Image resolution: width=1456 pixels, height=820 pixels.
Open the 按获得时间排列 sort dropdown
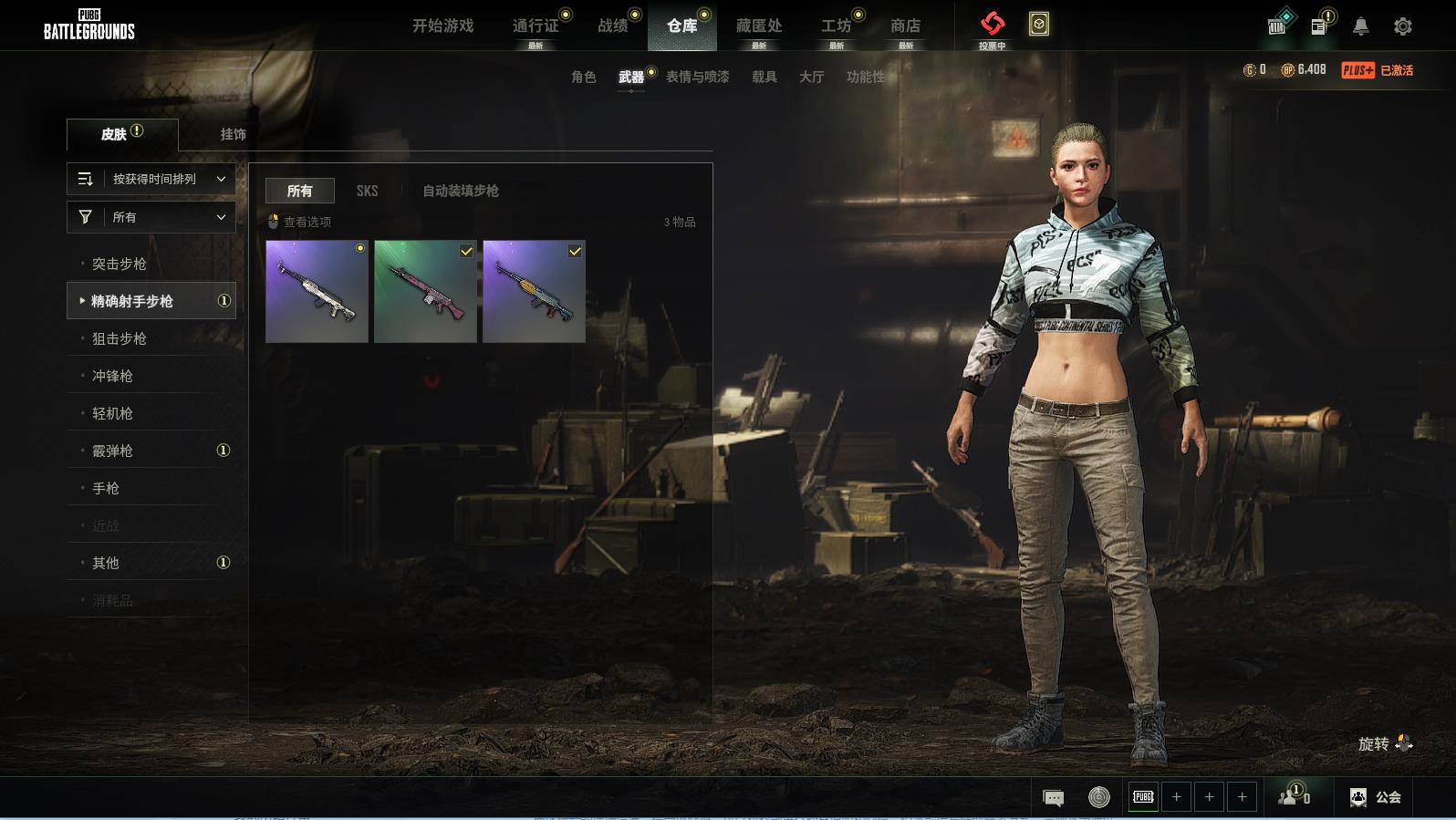[151, 179]
